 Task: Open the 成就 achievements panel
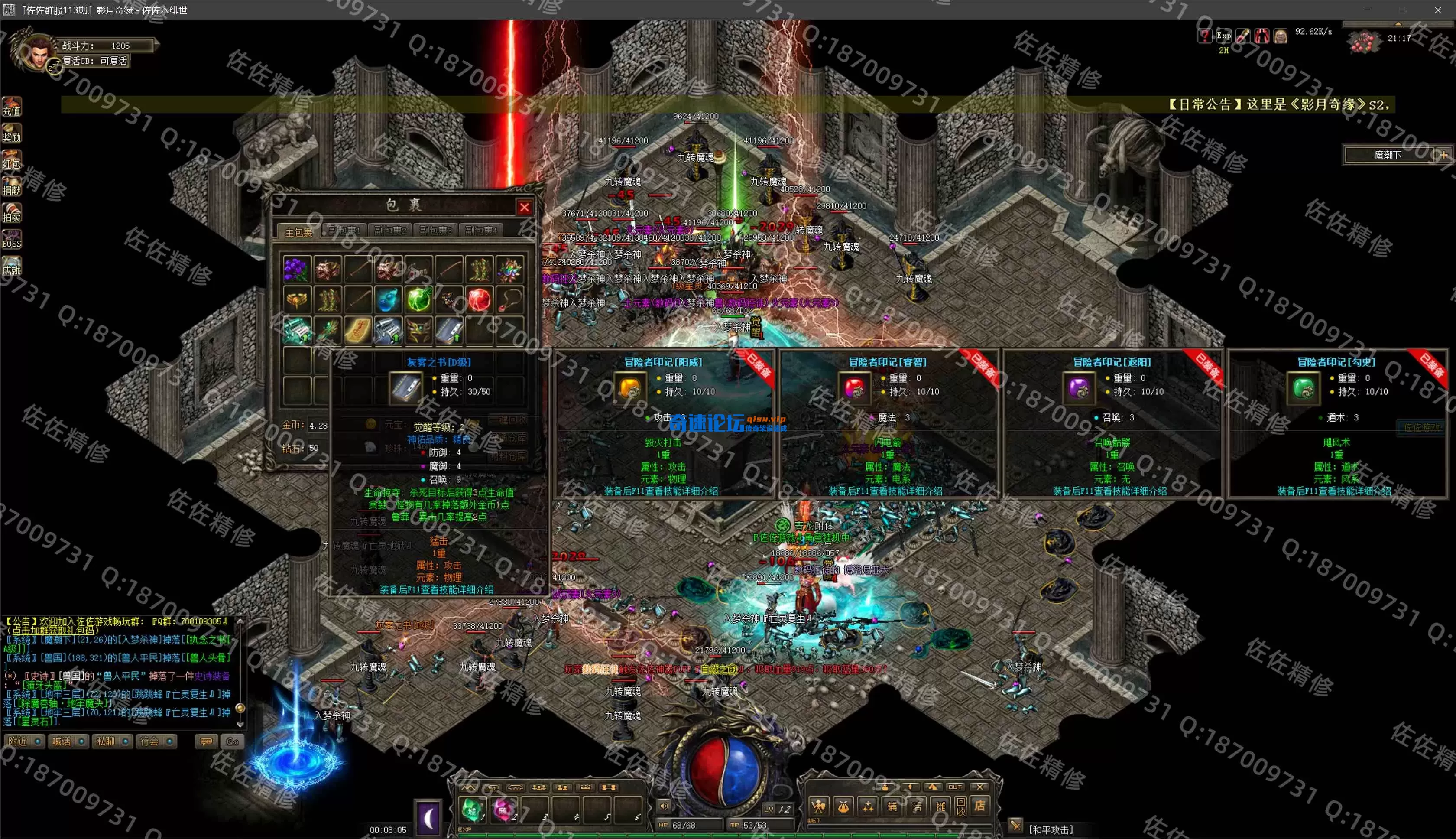coord(12,266)
